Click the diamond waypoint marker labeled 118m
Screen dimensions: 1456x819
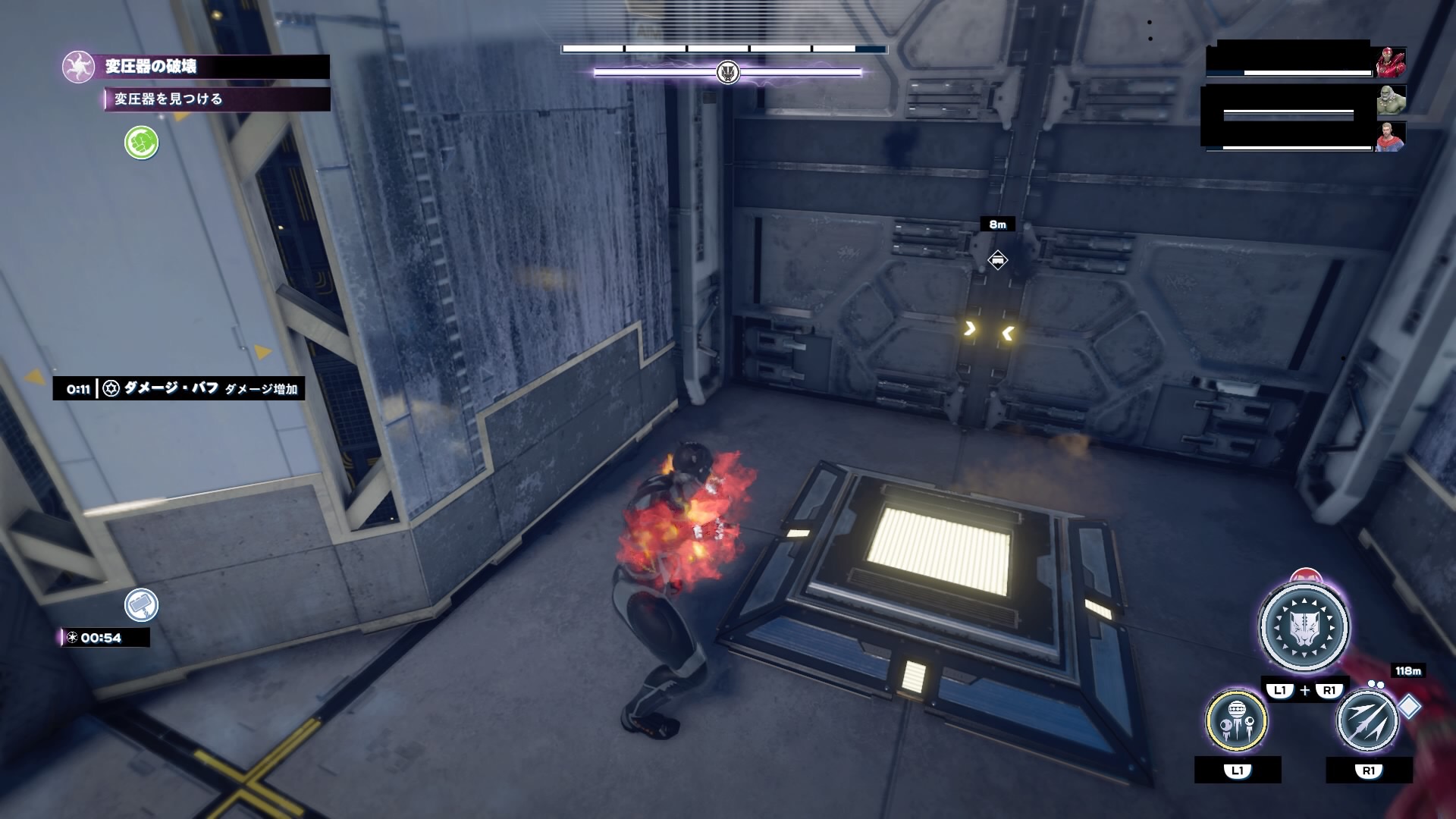pos(1409,706)
